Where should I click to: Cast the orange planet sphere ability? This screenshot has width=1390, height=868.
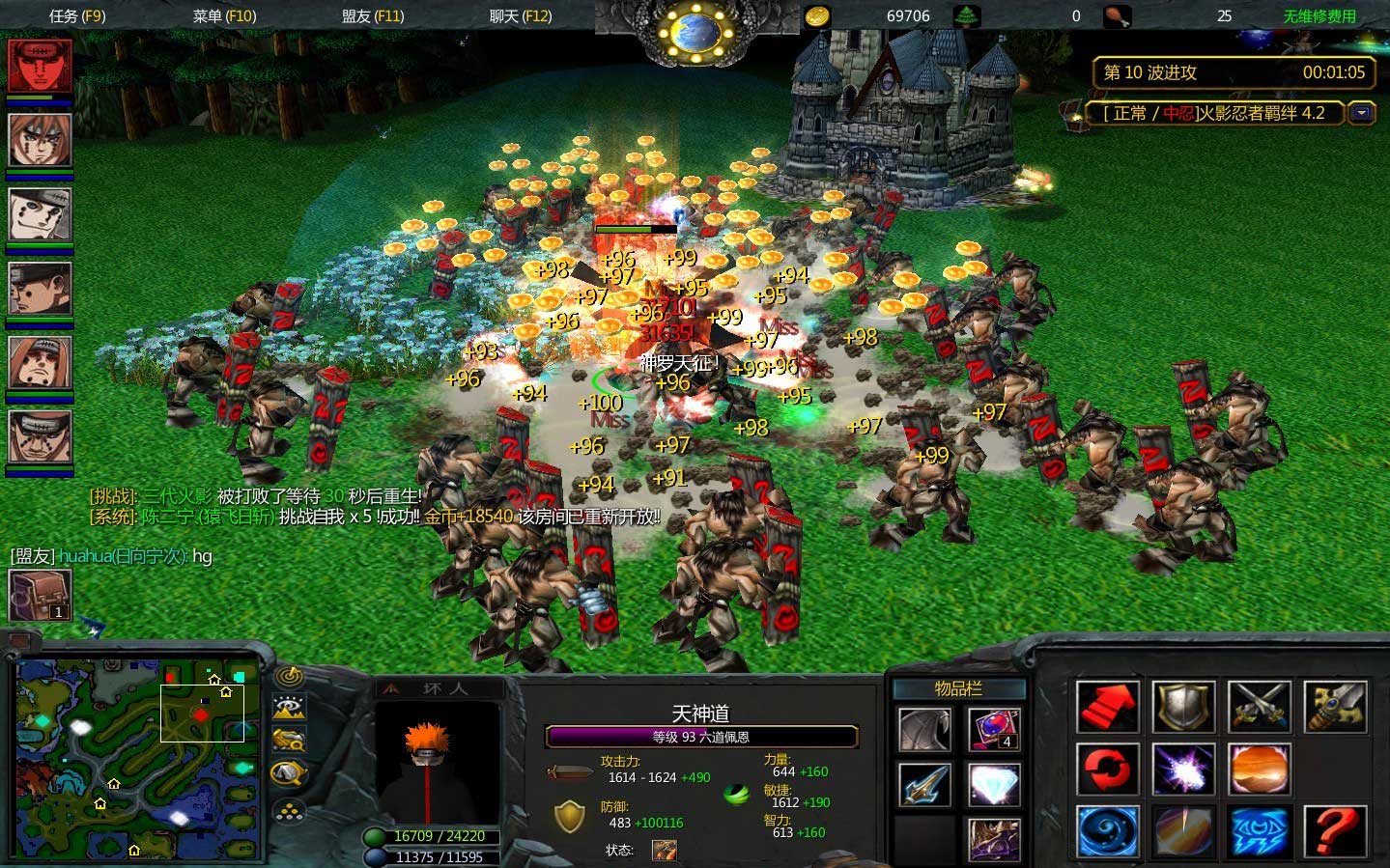tap(1260, 770)
